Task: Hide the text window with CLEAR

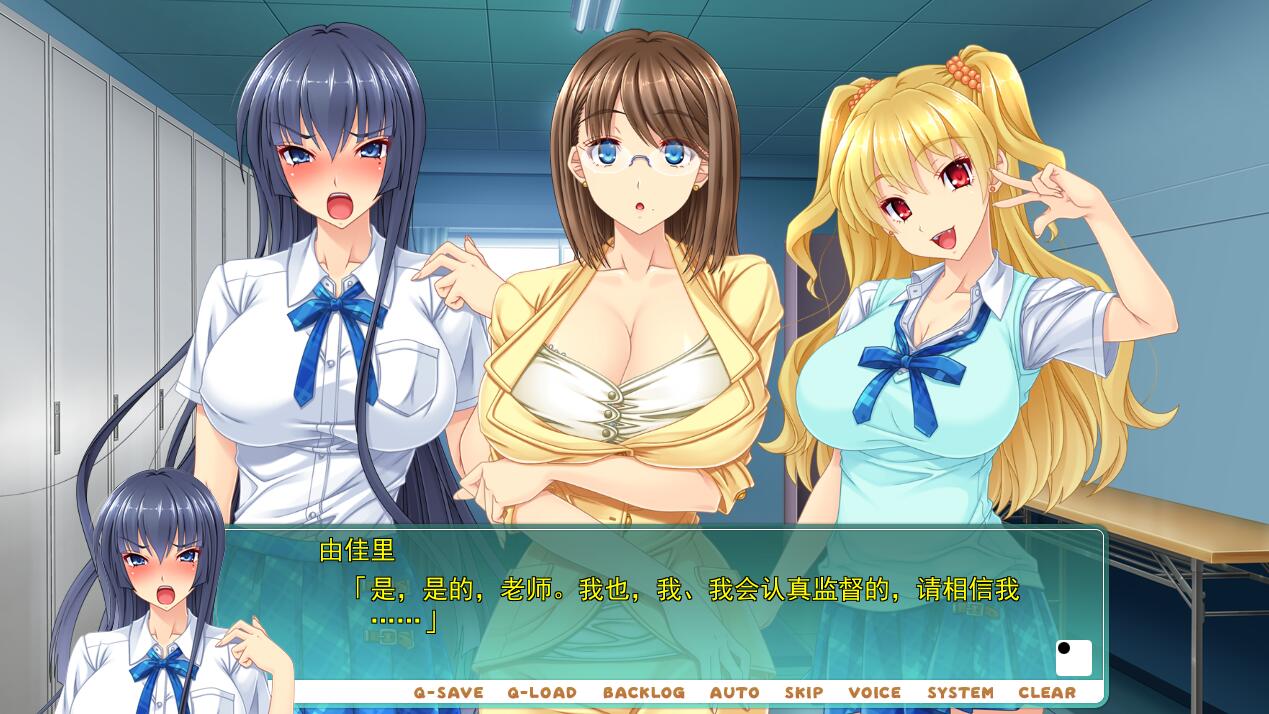Action: point(1047,692)
